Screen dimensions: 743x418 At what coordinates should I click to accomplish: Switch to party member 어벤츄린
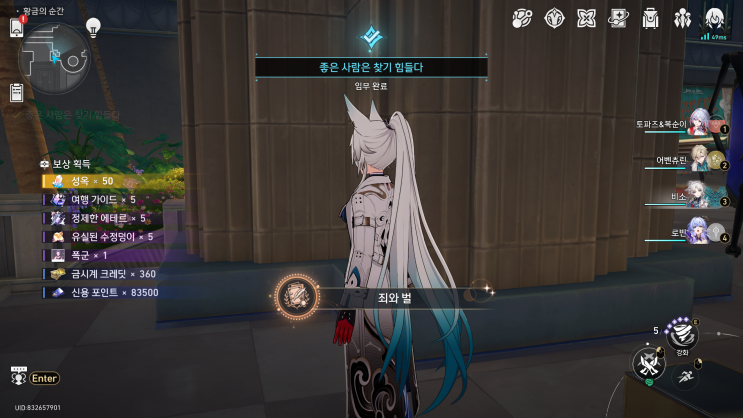pyautogui.click(x=700, y=159)
